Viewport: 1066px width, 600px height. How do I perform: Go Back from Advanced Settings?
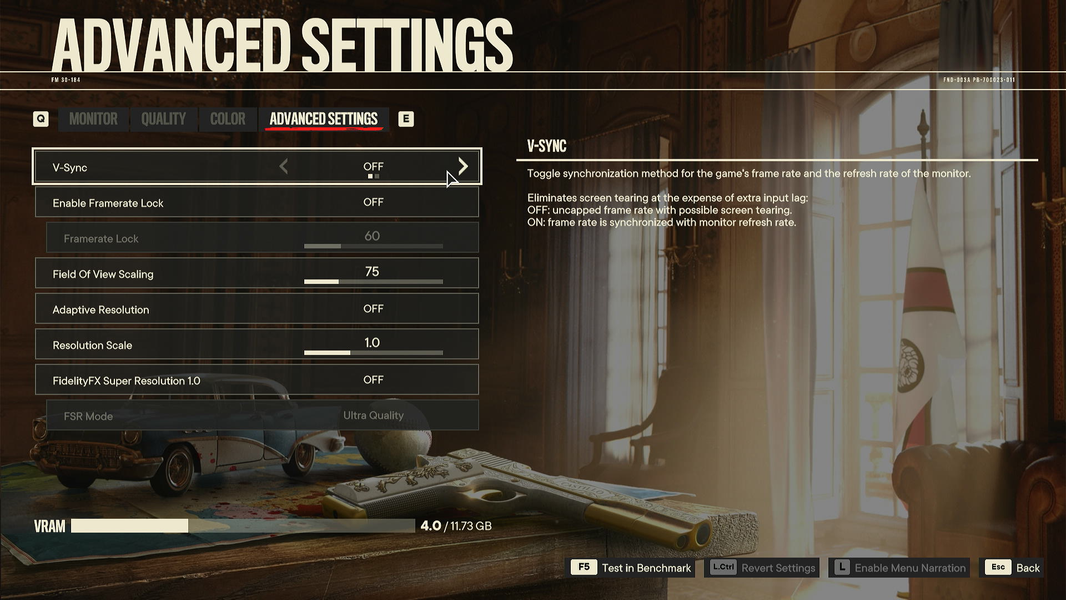click(x=1014, y=568)
